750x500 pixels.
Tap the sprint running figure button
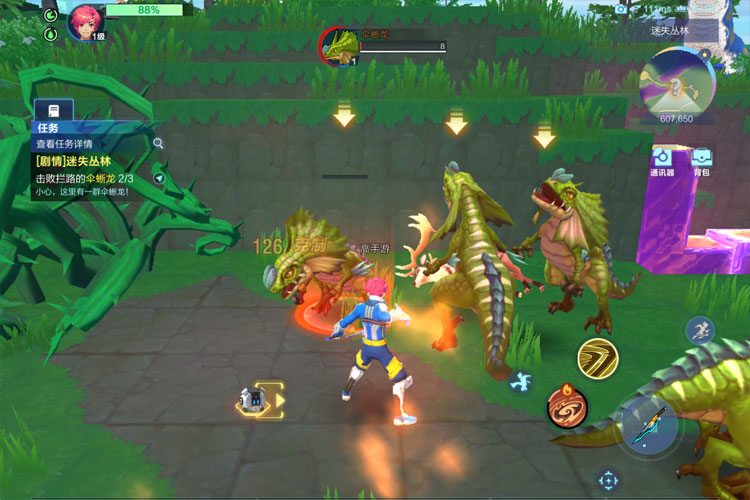699,331
